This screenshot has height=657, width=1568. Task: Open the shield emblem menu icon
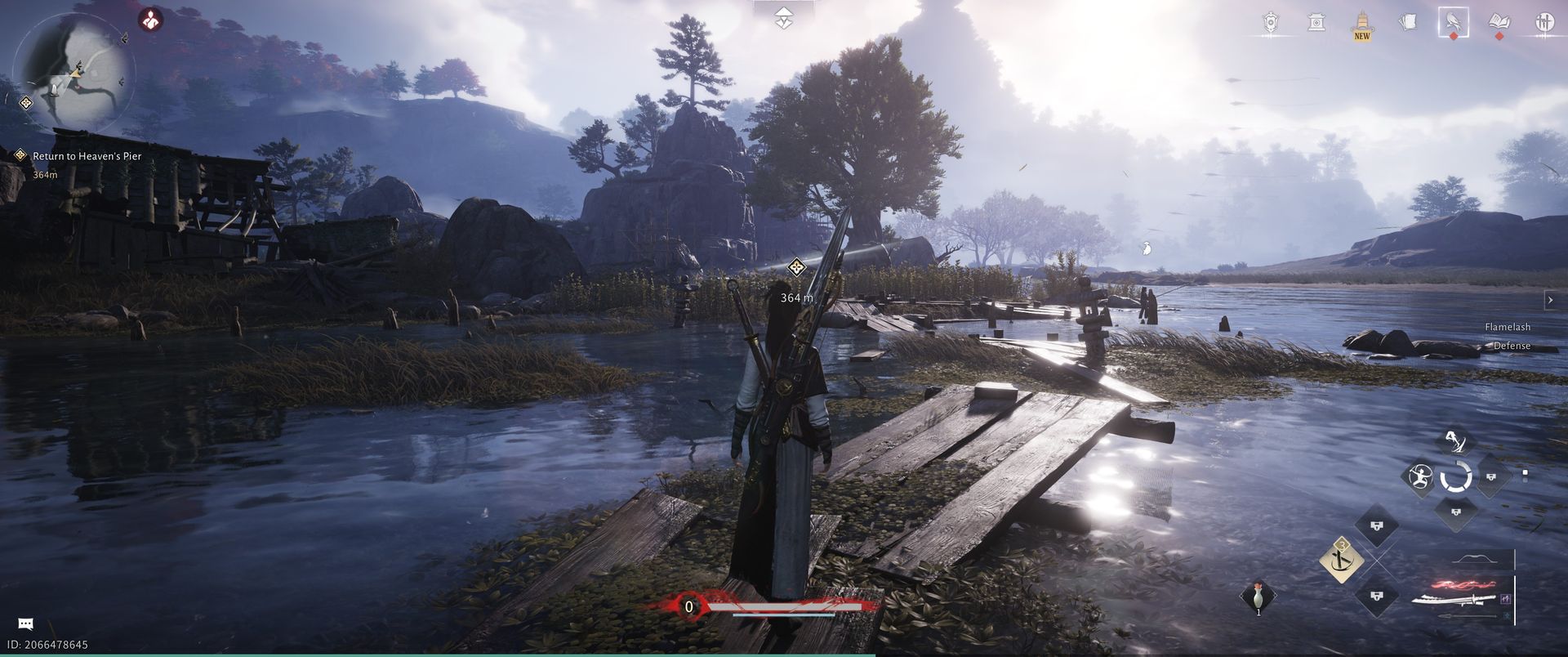click(1271, 23)
